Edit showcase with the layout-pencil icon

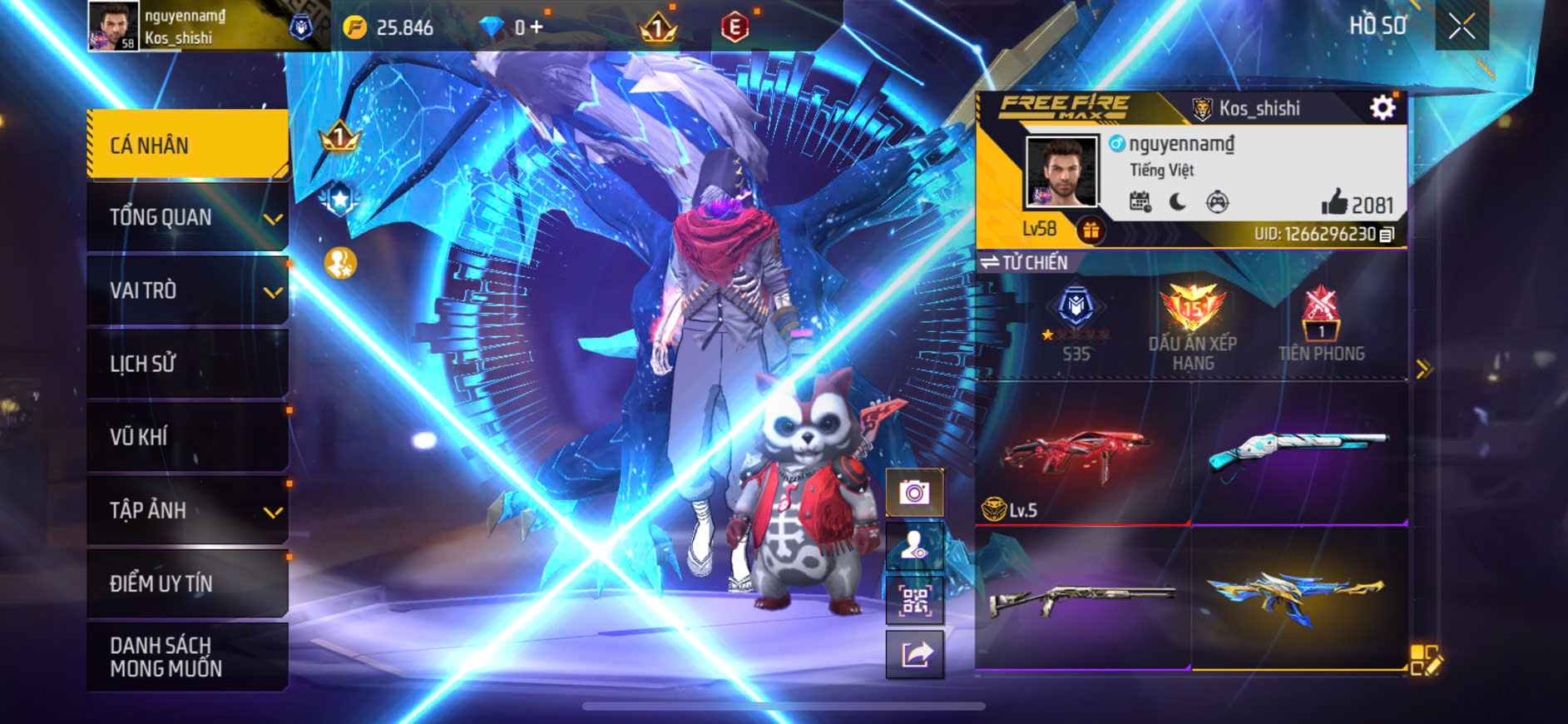point(1426,659)
